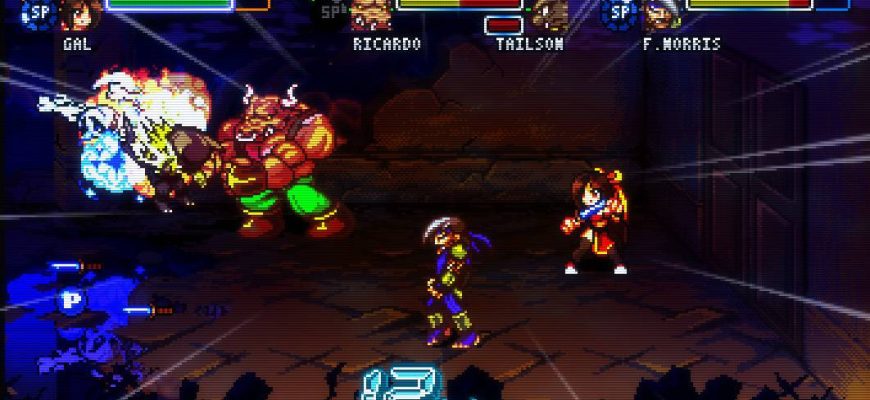Select F.Norris's character portrait

pos(660,15)
